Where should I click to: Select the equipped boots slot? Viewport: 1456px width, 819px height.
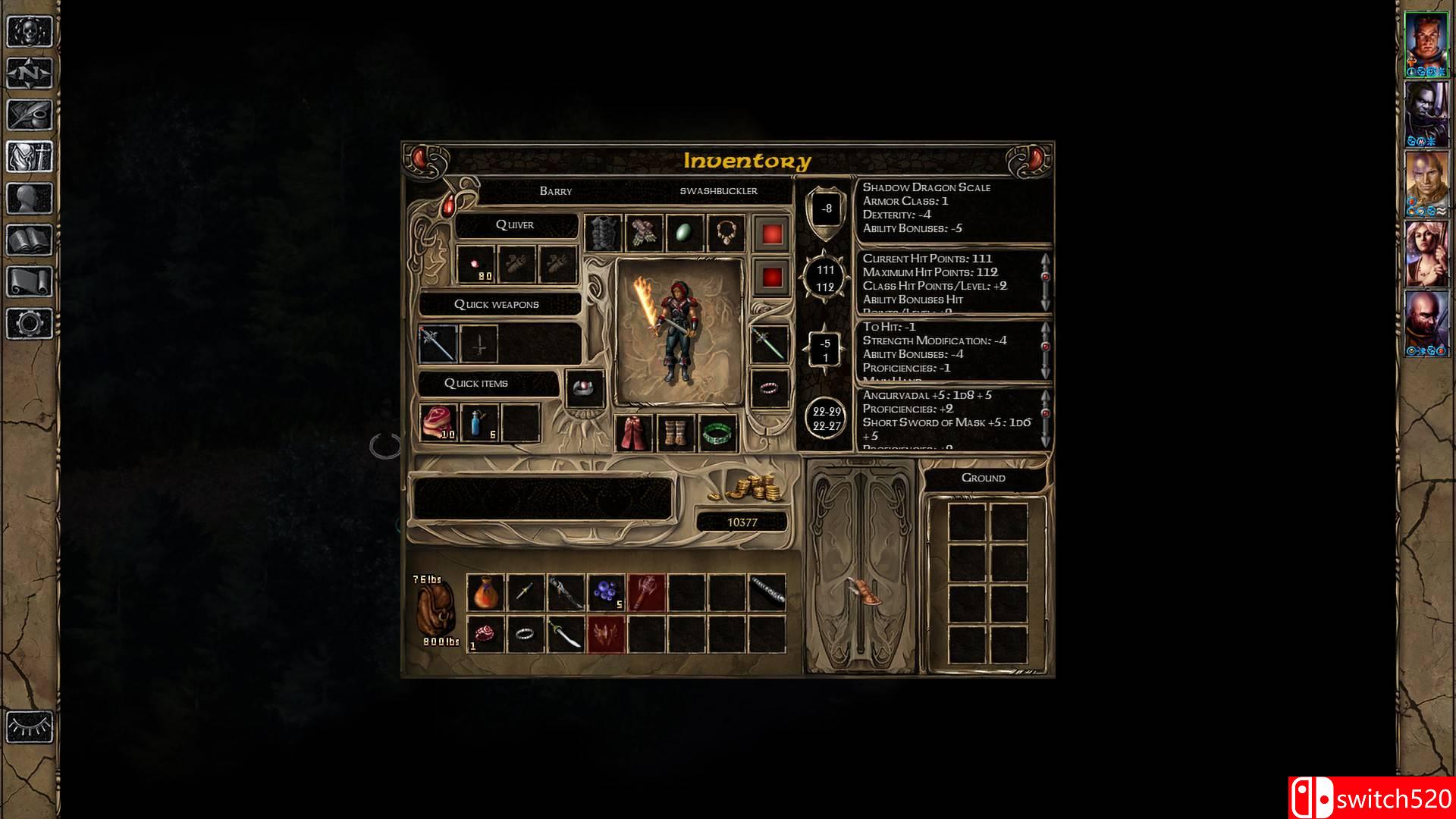click(675, 433)
